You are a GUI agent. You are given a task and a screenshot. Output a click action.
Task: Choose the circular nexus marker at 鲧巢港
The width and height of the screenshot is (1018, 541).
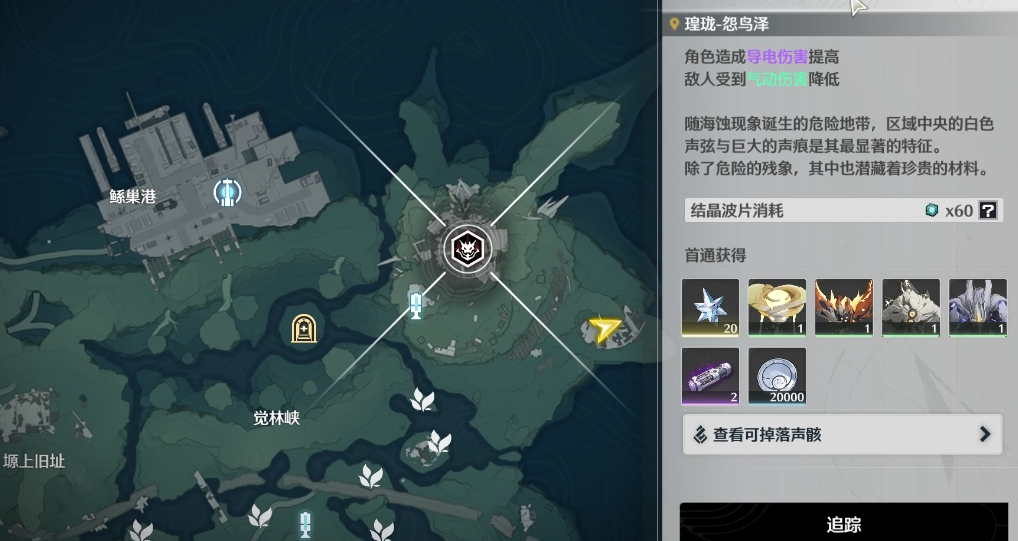point(229,190)
